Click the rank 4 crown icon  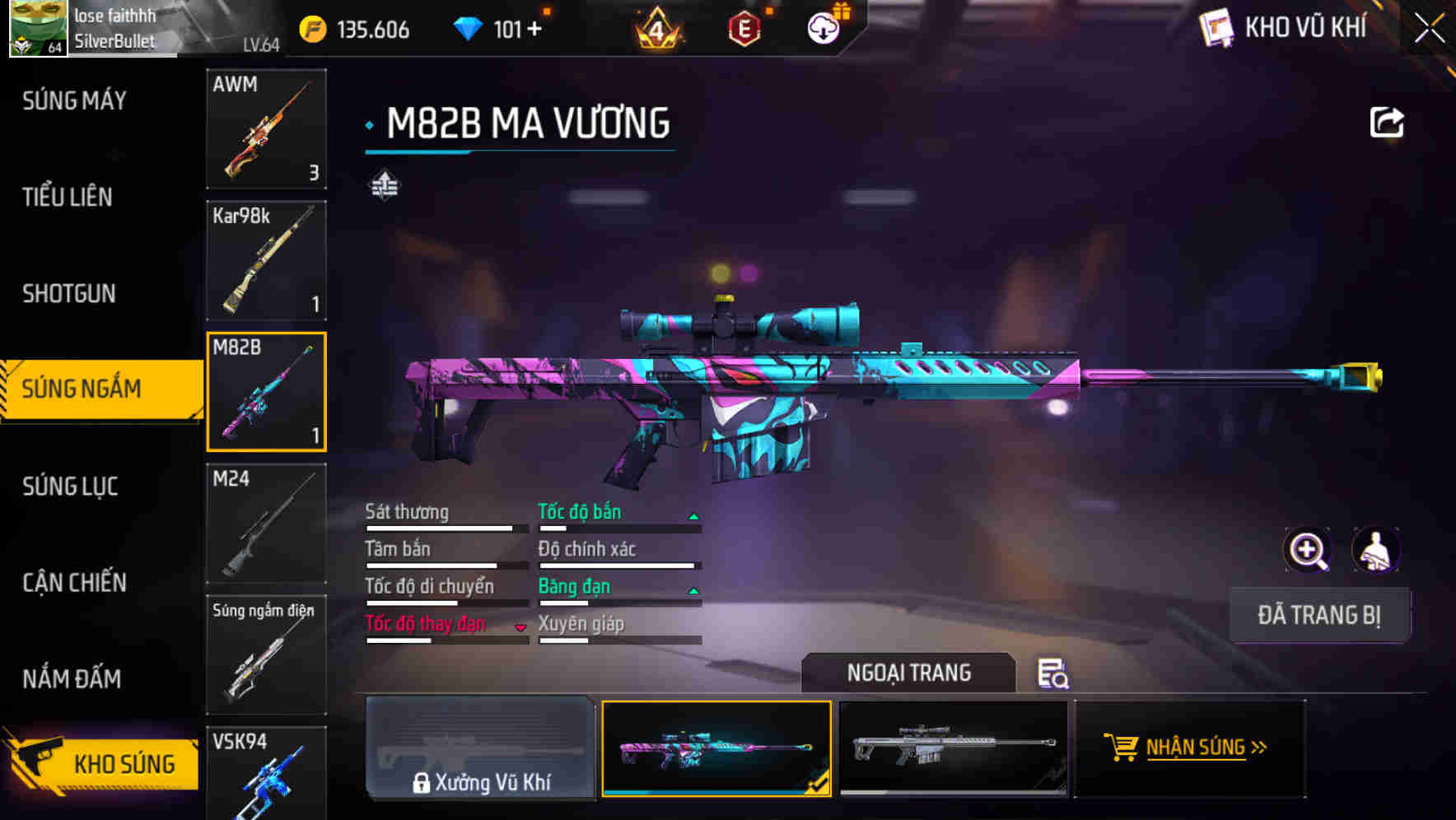tap(659, 29)
